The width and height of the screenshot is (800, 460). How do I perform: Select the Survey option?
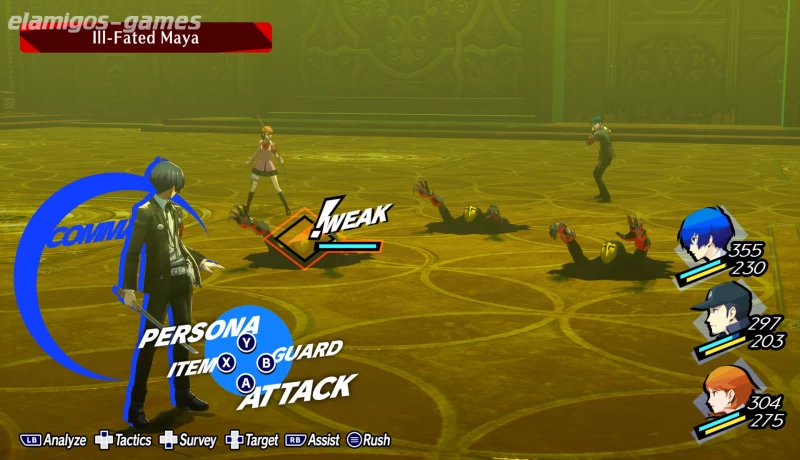tap(188, 440)
